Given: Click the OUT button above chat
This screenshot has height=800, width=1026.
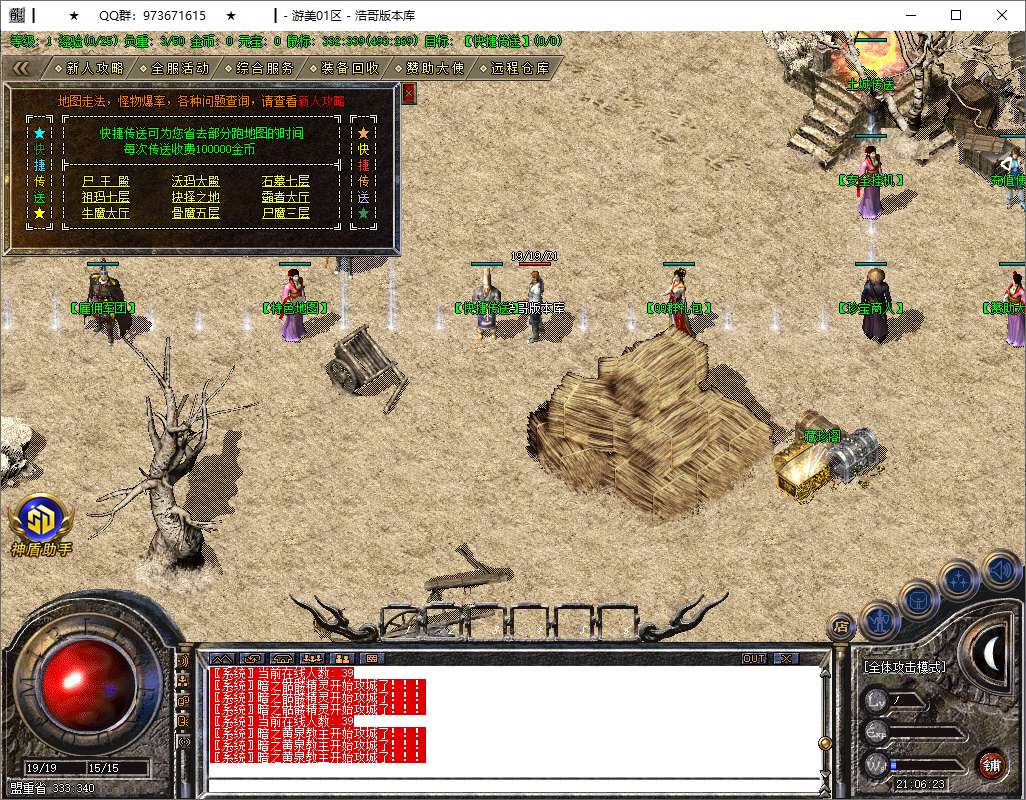Looking at the screenshot, I should click(x=753, y=658).
